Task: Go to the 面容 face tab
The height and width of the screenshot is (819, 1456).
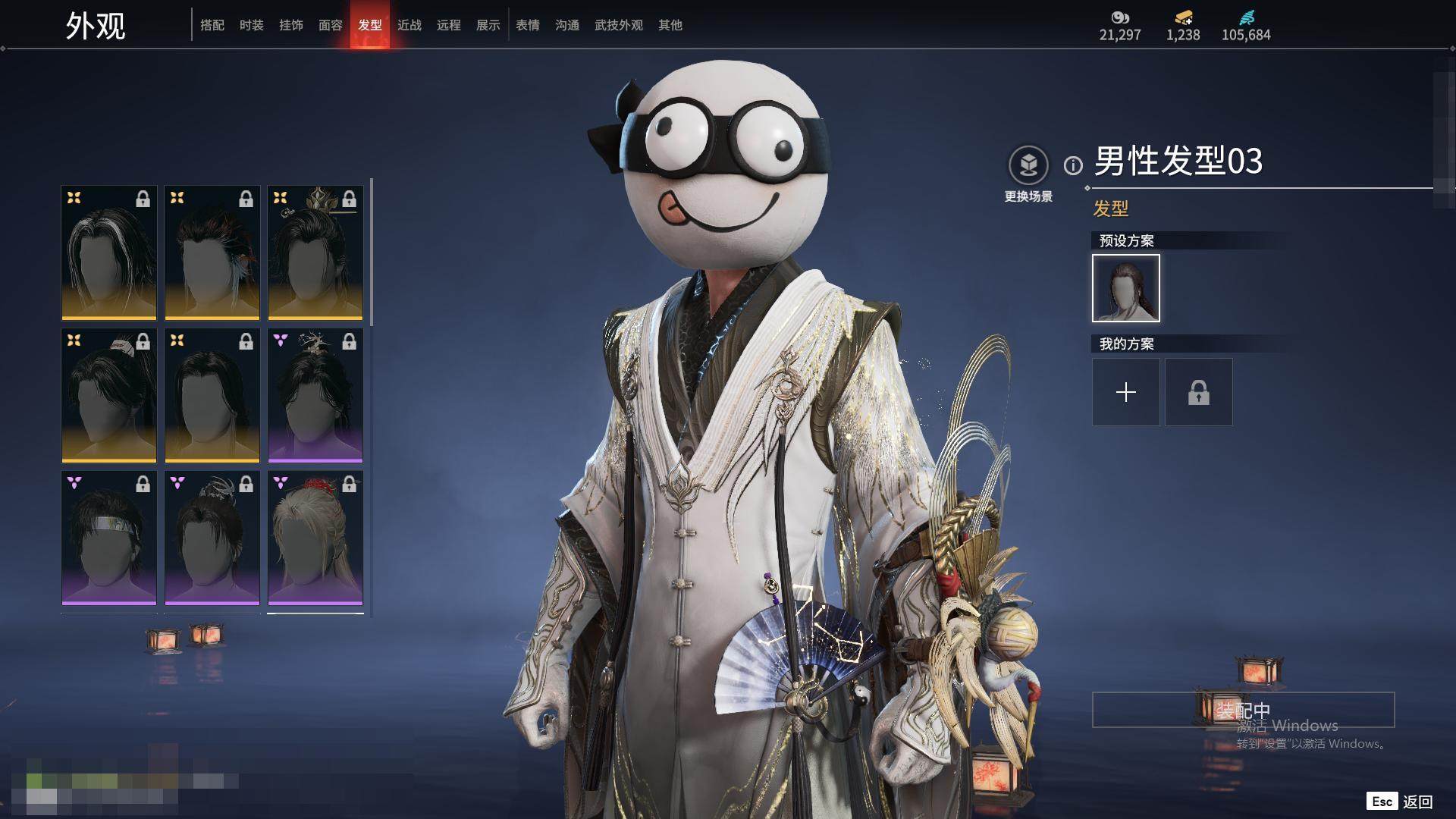Action: (x=331, y=26)
